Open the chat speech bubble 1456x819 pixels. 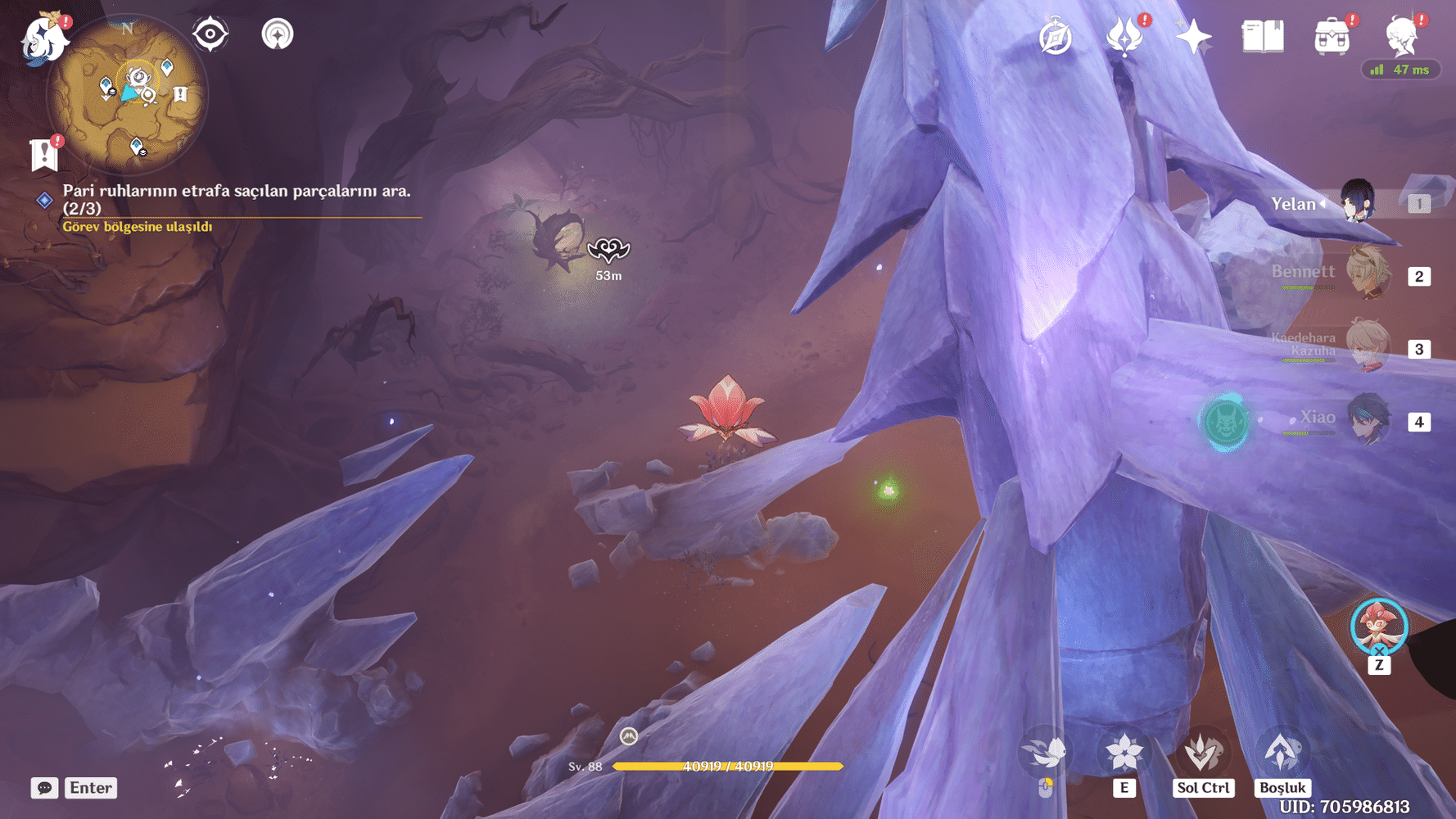(x=44, y=788)
